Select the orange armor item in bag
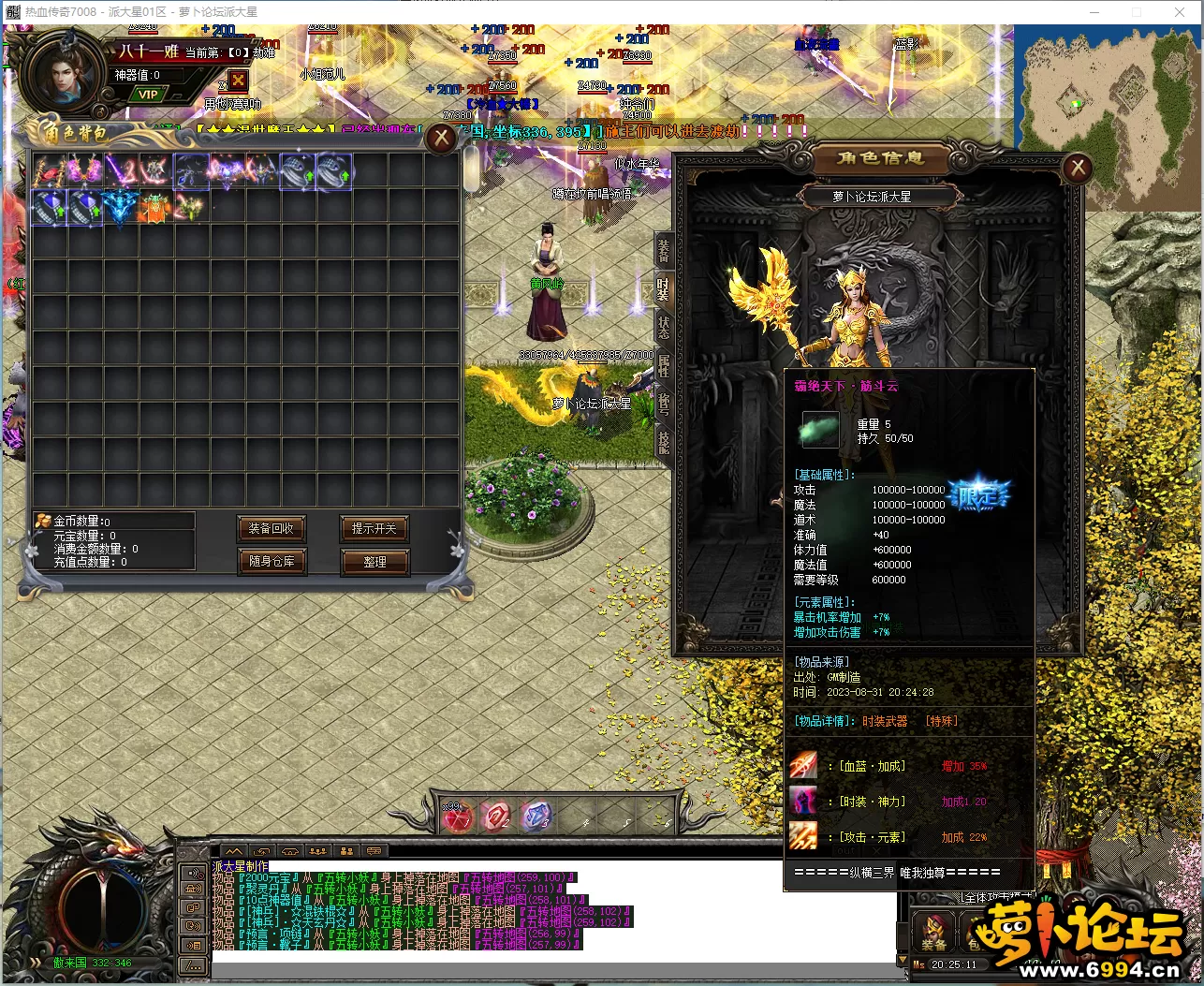Screen dimensions: 1204x986 point(155,207)
